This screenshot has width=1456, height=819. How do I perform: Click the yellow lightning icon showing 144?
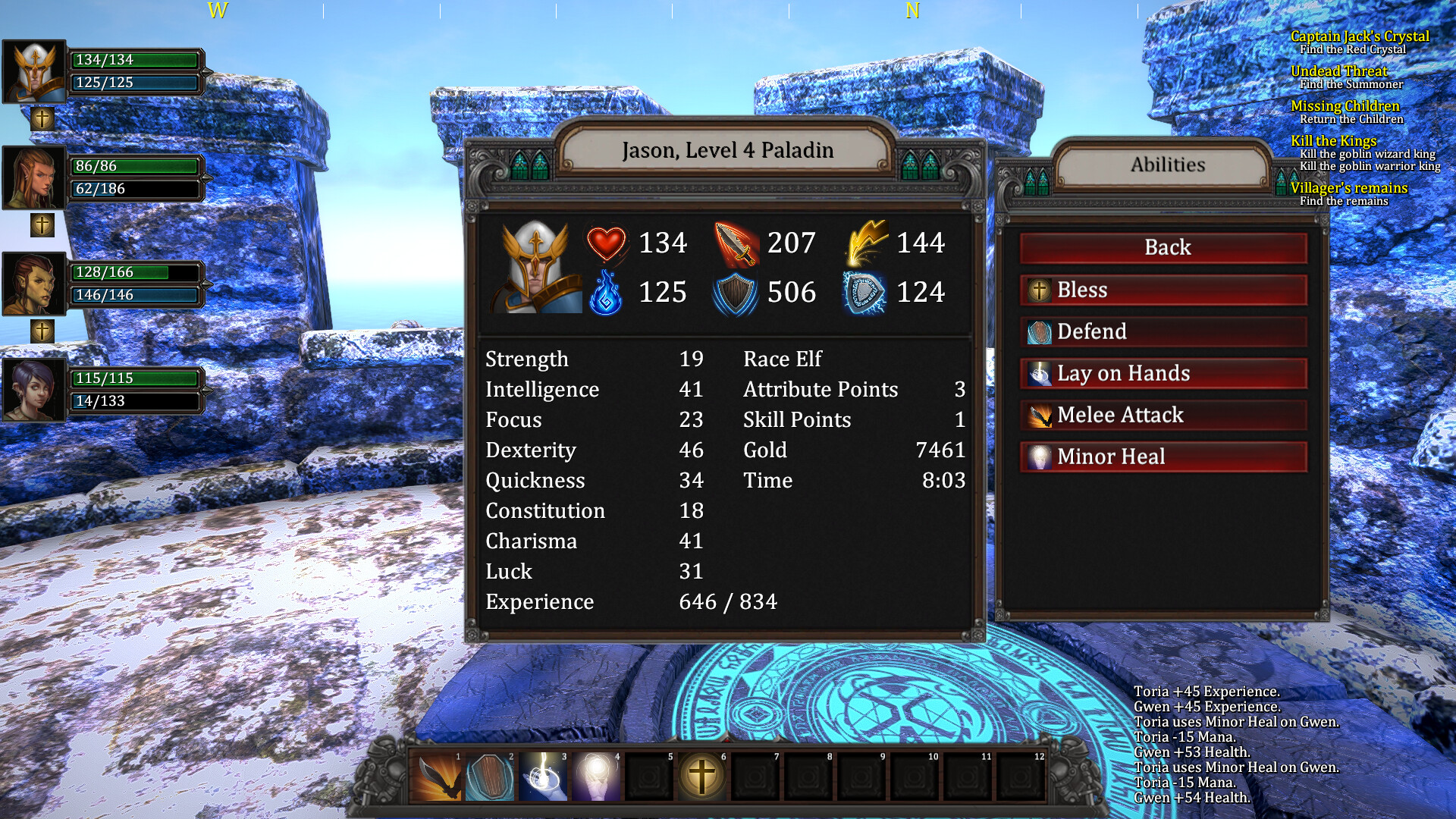coord(867,240)
